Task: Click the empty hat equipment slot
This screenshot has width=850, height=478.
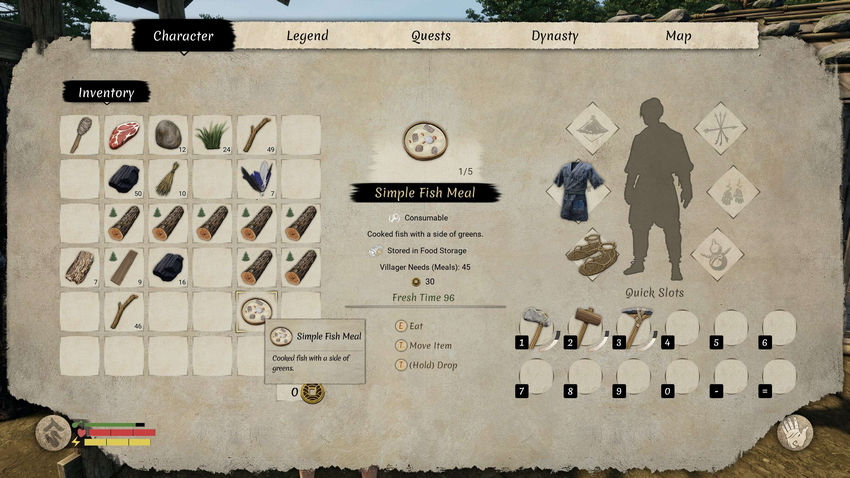Action: (593, 128)
